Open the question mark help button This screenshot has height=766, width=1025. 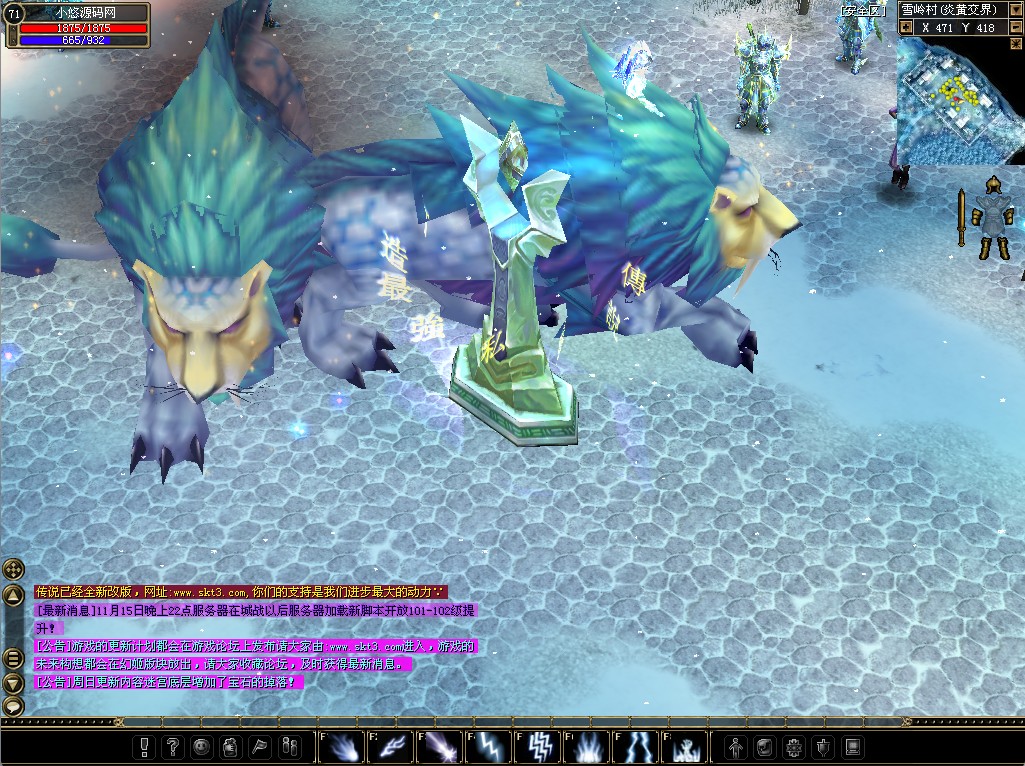click(173, 746)
